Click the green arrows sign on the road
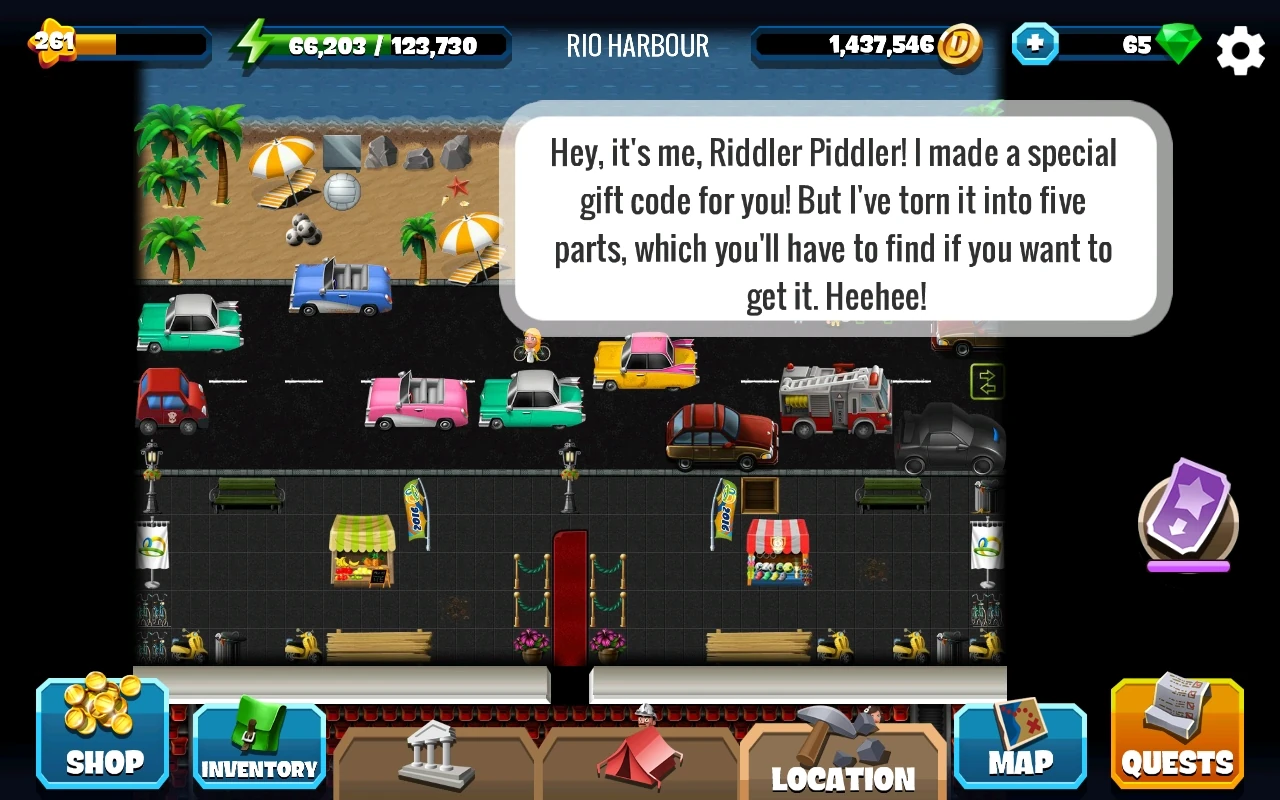 click(x=986, y=382)
